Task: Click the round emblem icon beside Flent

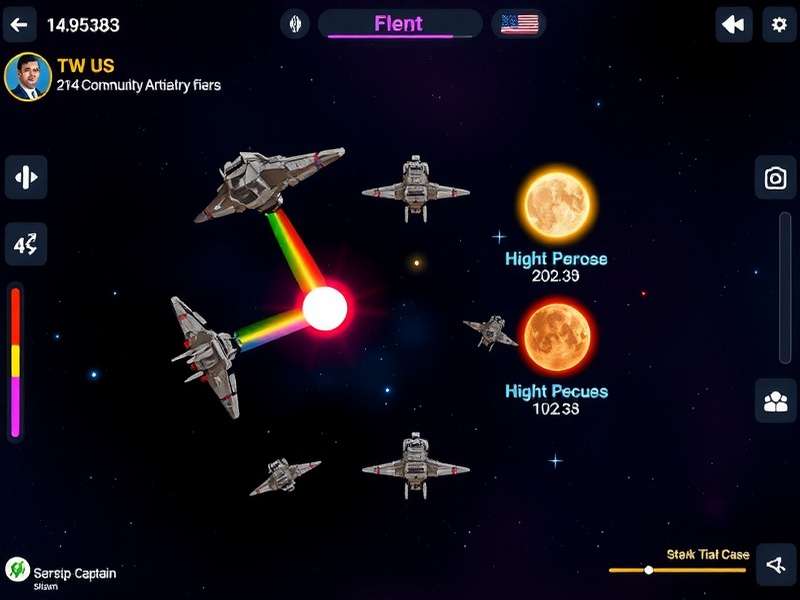Action: [x=294, y=24]
